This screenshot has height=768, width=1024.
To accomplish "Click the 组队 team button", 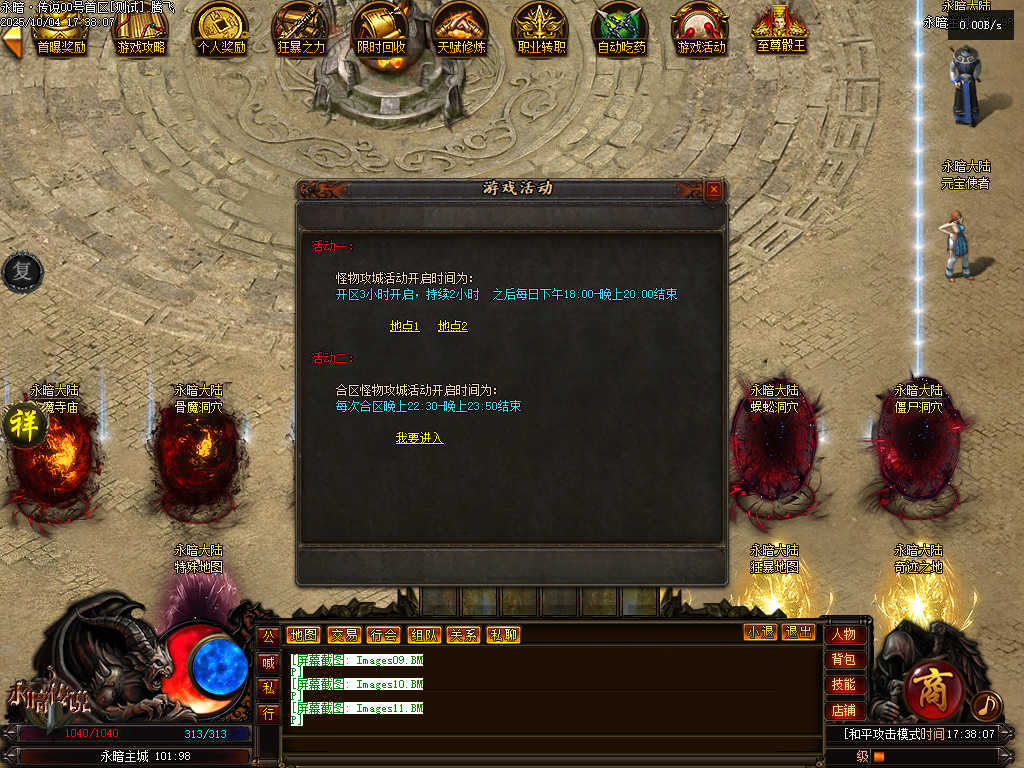I will tap(423, 634).
